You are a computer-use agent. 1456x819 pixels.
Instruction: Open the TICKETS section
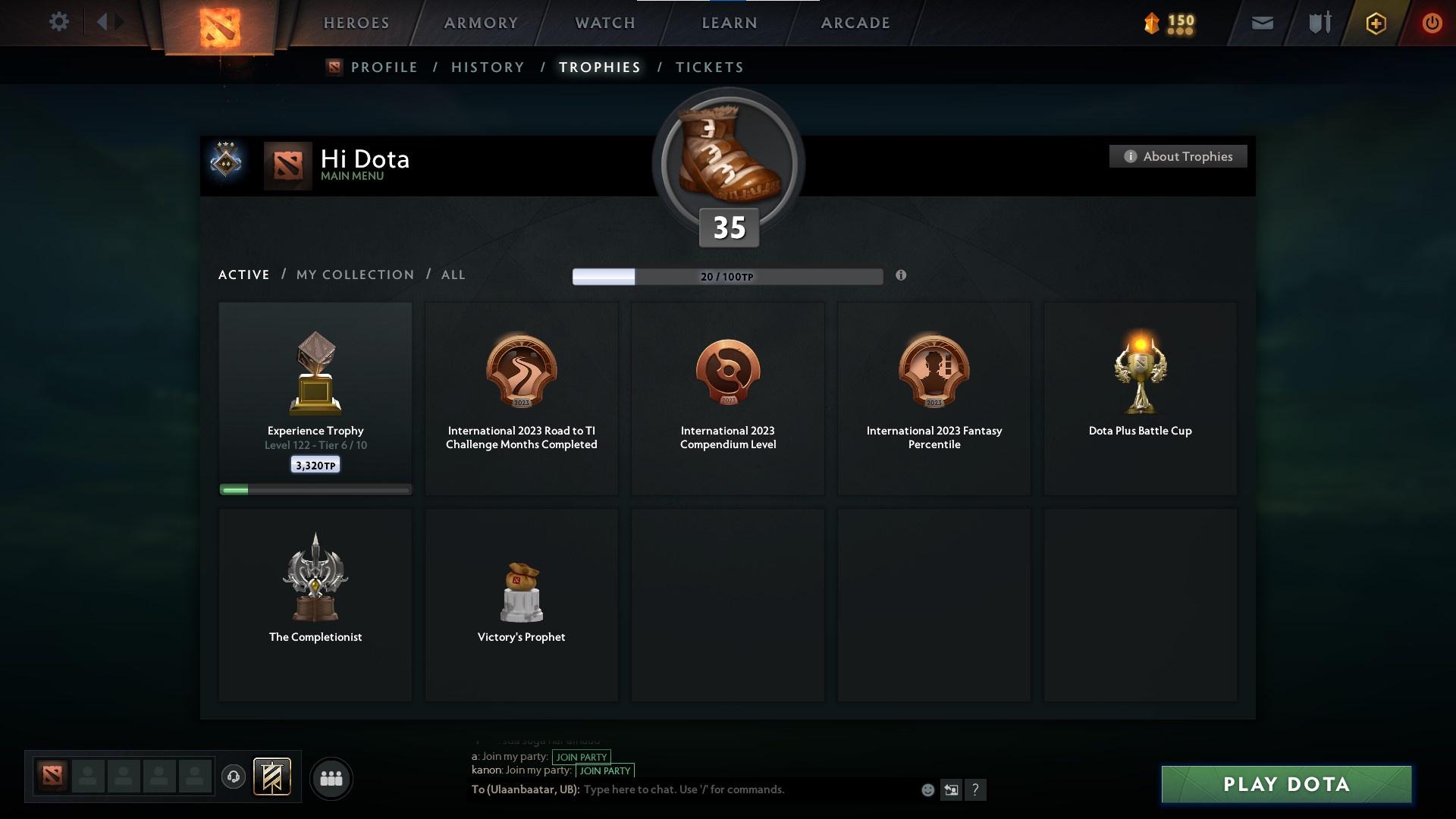709,67
